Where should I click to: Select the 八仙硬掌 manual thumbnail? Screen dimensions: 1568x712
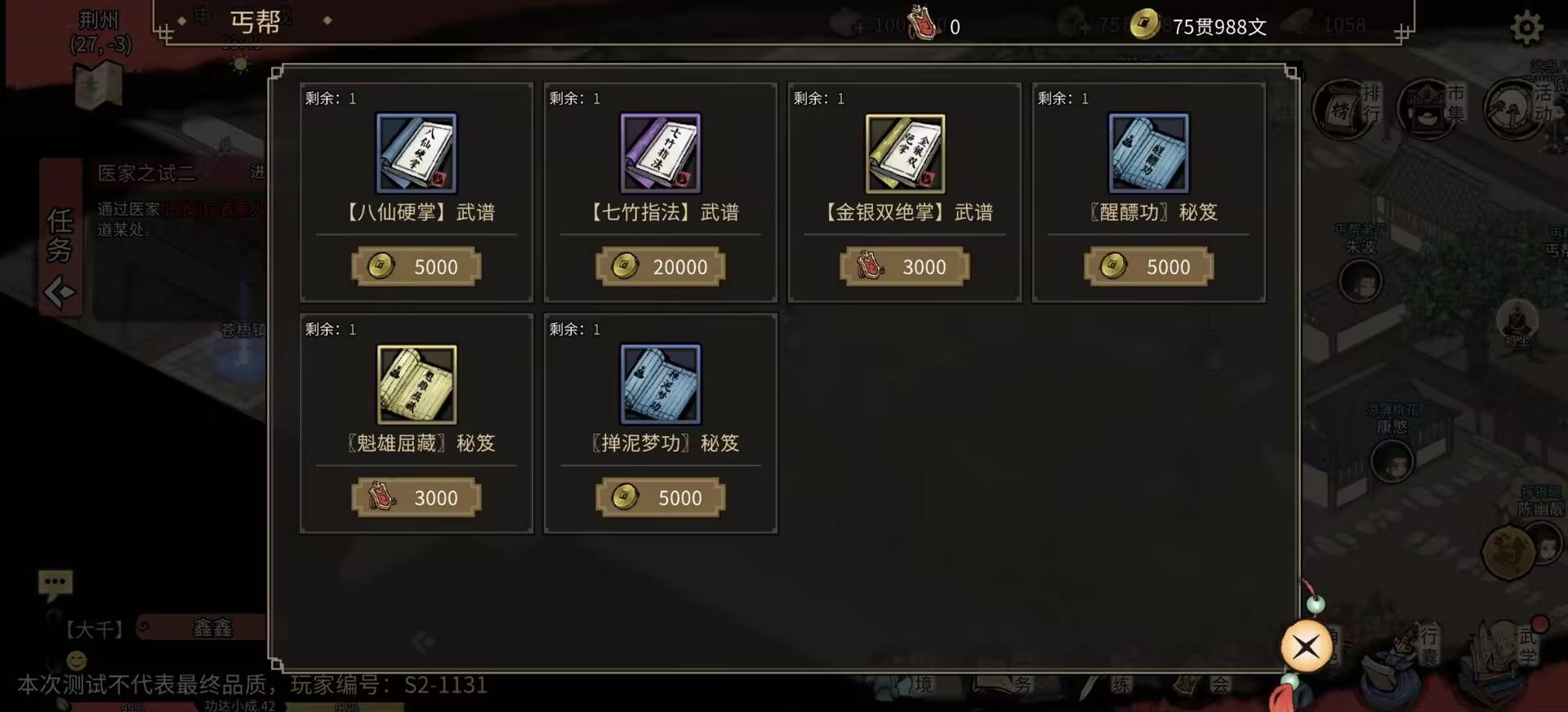click(x=416, y=153)
